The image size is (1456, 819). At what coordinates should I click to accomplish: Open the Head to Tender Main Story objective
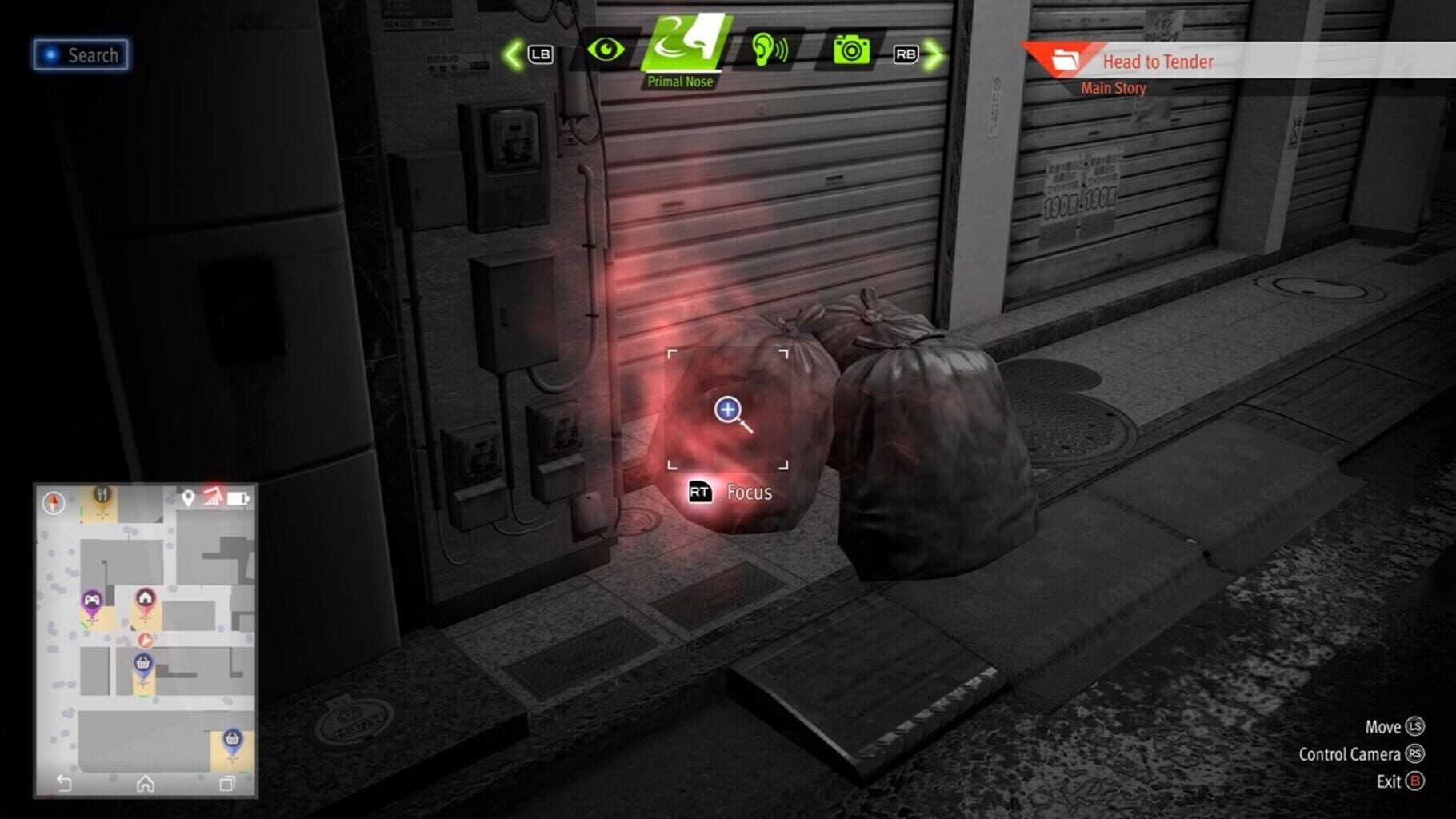click(x=1158, y=62)
